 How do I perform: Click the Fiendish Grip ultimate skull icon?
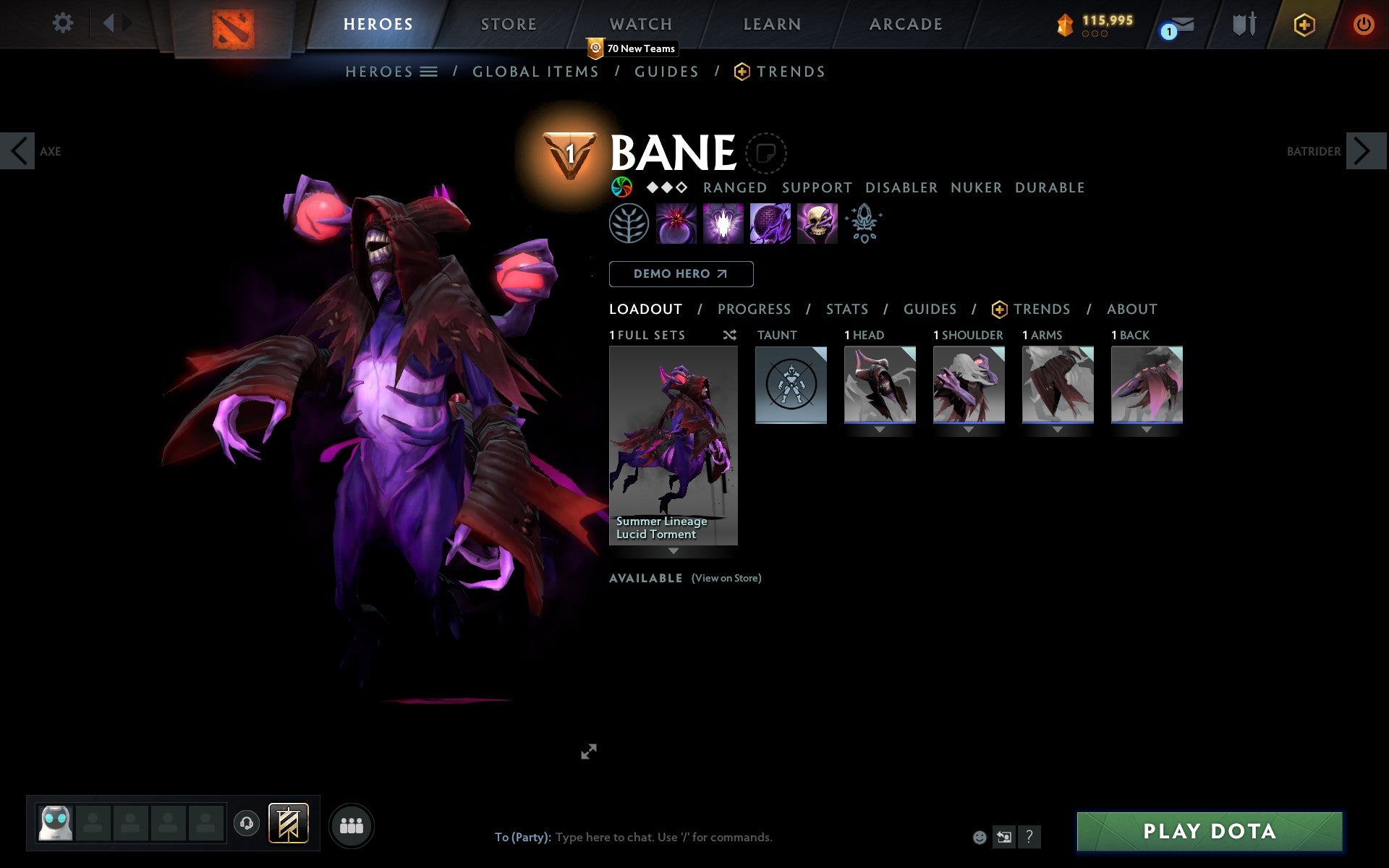tap(817, 224)
